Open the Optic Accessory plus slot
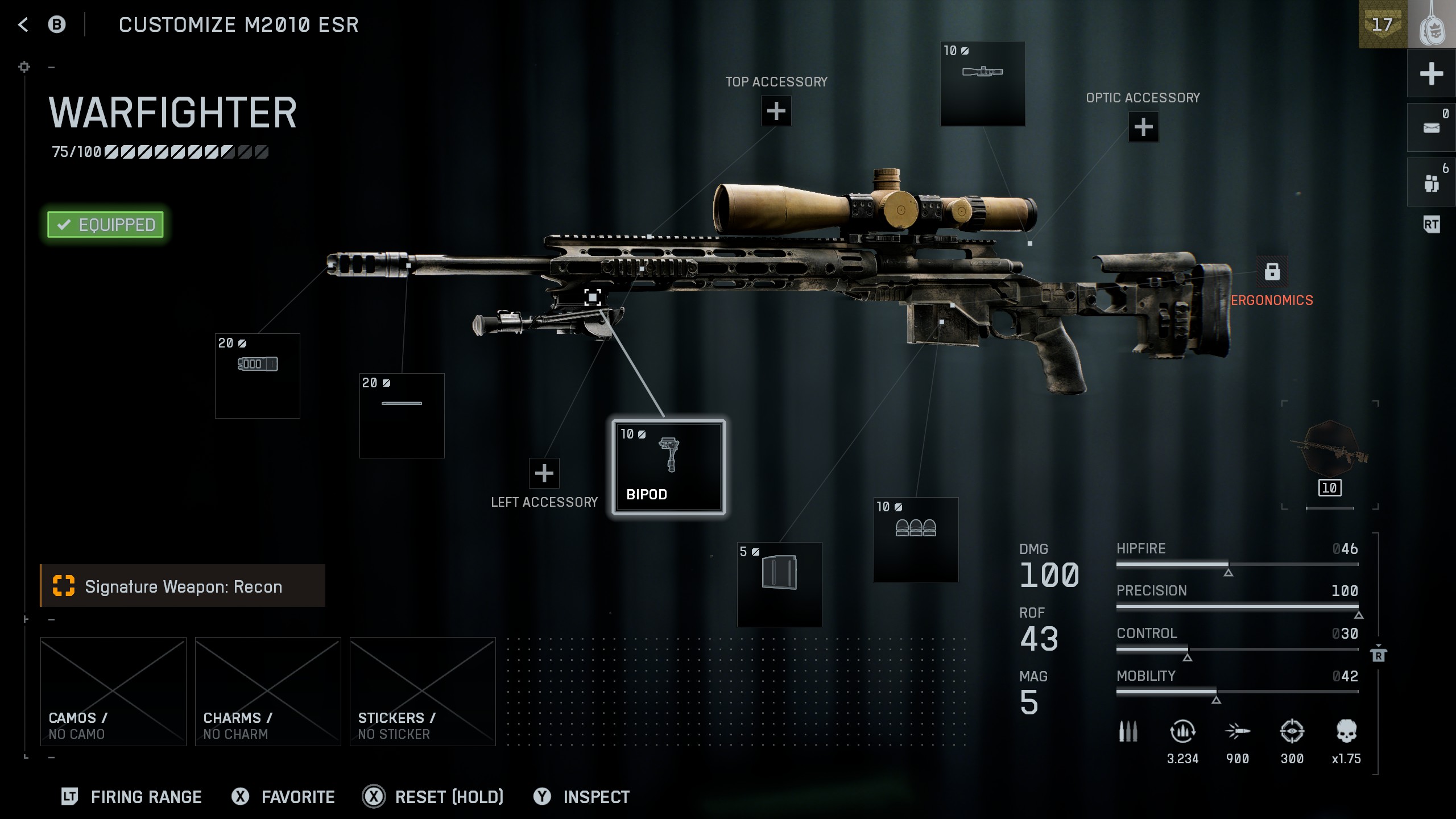 pyautogui.click(x=1143, y=126)
